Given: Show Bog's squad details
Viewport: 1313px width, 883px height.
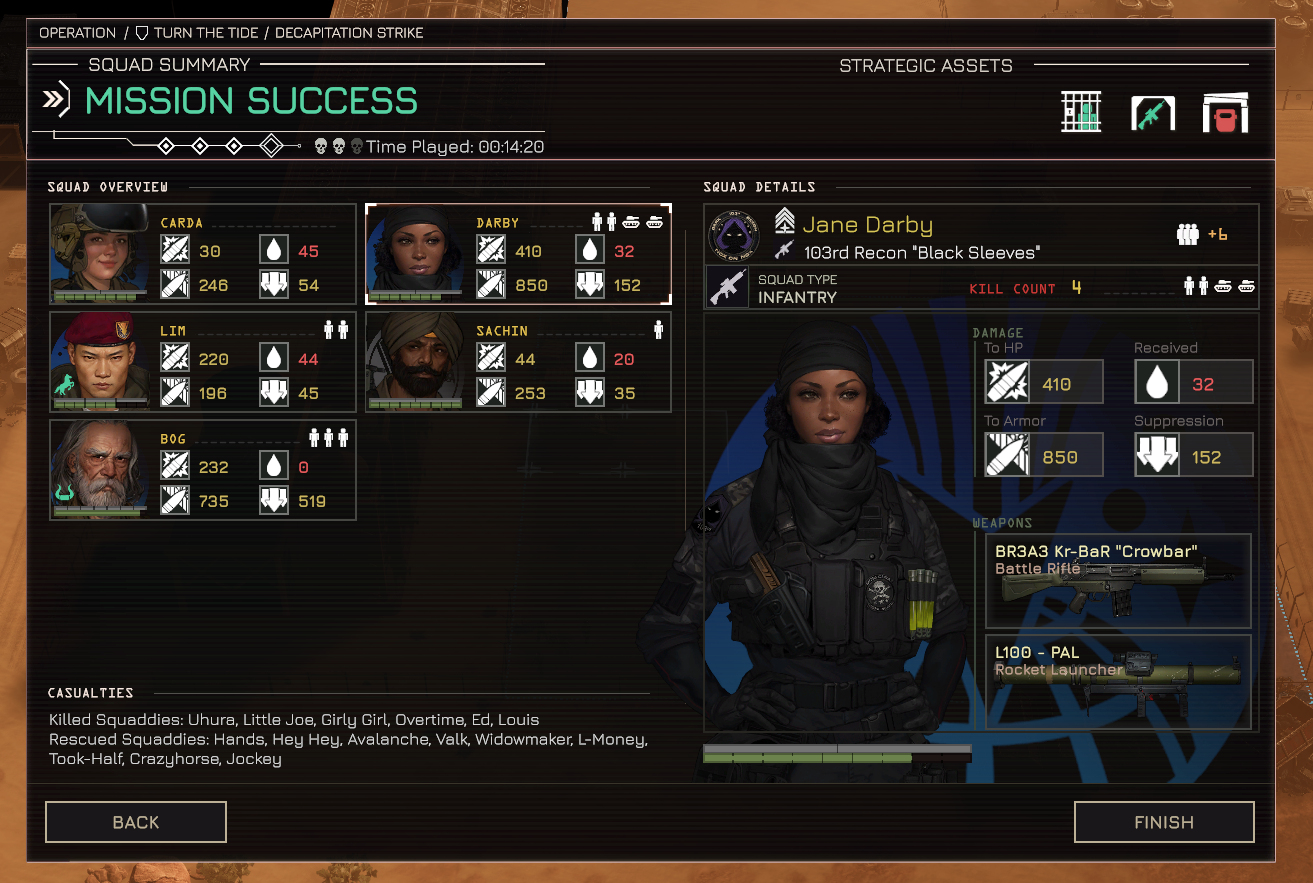Looking at the screenshot, I should coord(203,470).
